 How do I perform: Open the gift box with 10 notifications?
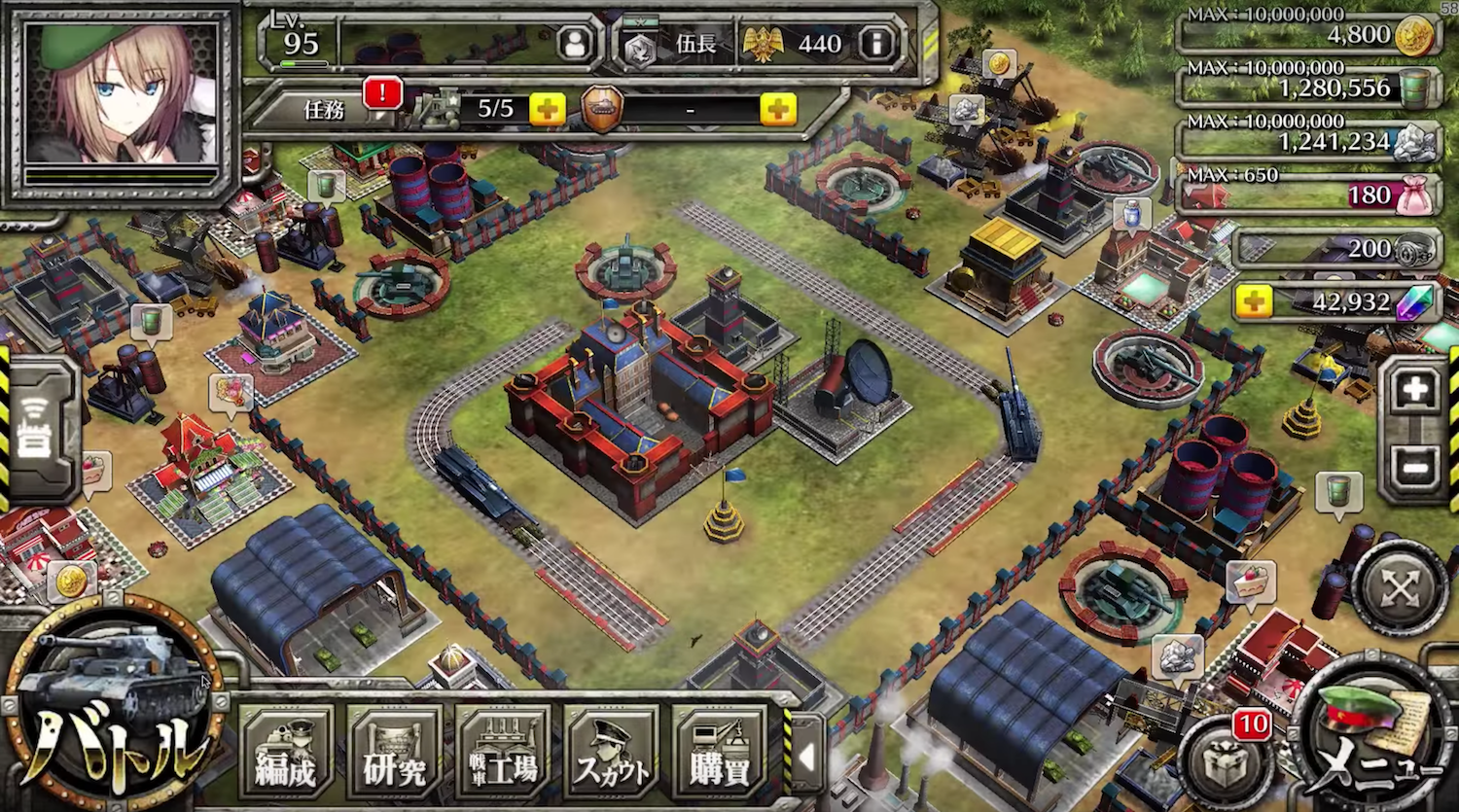(1226, 764)
